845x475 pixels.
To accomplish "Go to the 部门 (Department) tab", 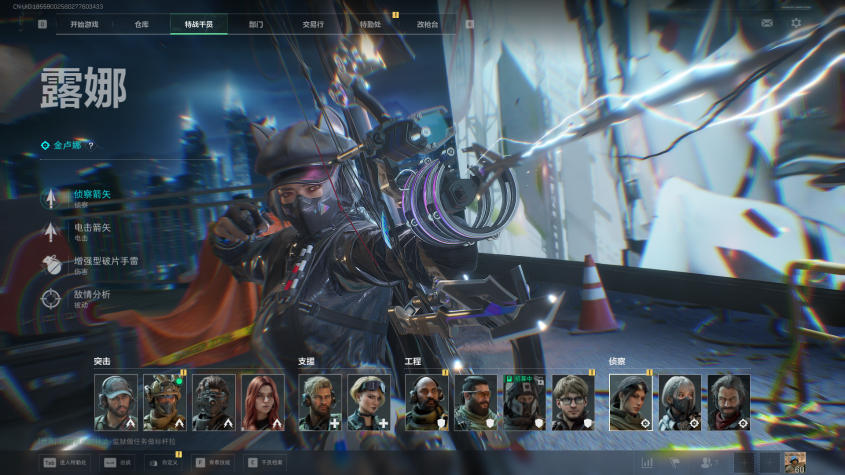I will point(255,24).
